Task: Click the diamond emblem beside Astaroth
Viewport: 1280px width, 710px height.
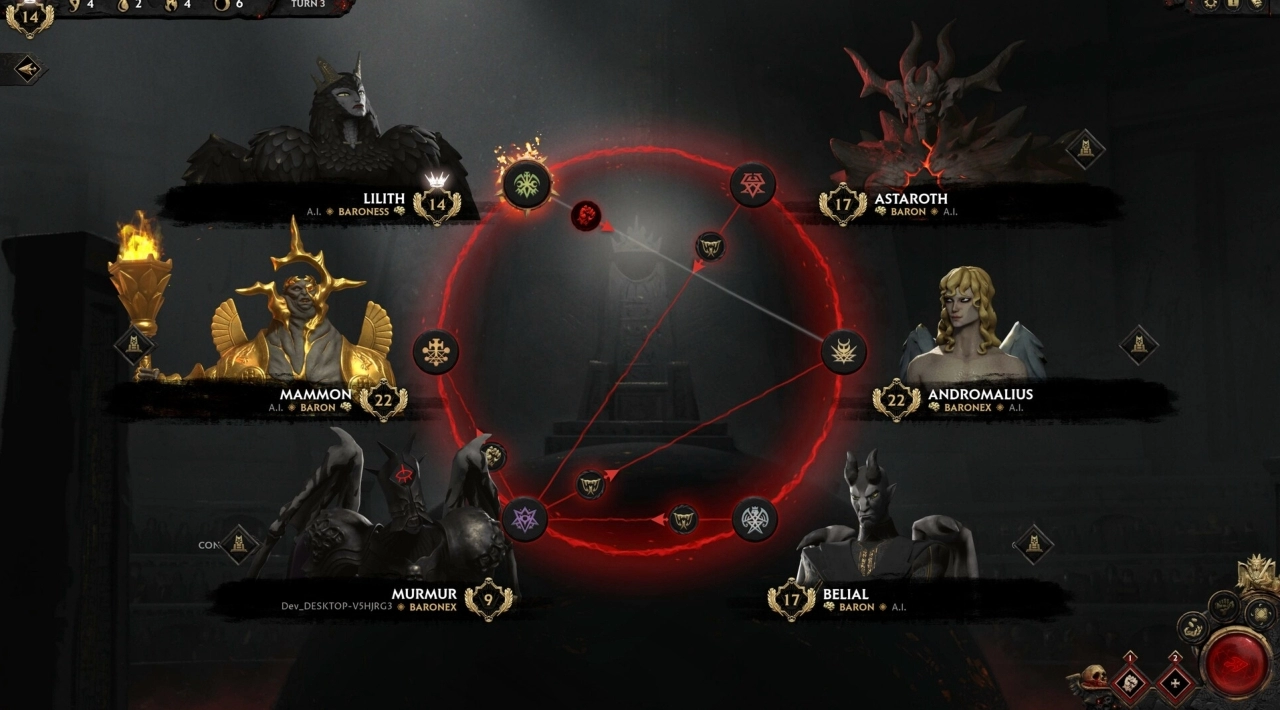Action: pyautogui.click(x=1084, y=150)
